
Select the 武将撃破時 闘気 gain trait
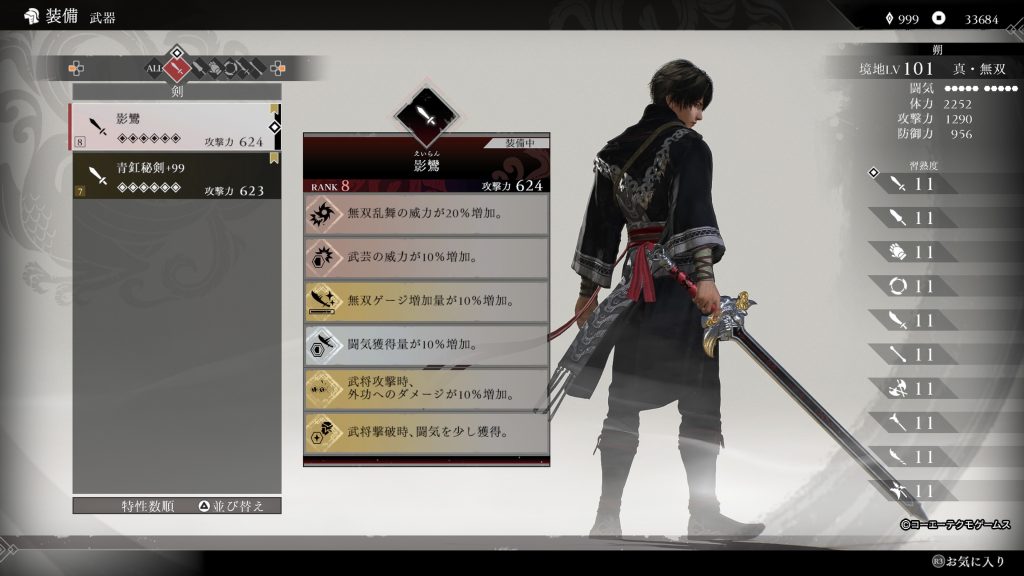click(426, 432)
